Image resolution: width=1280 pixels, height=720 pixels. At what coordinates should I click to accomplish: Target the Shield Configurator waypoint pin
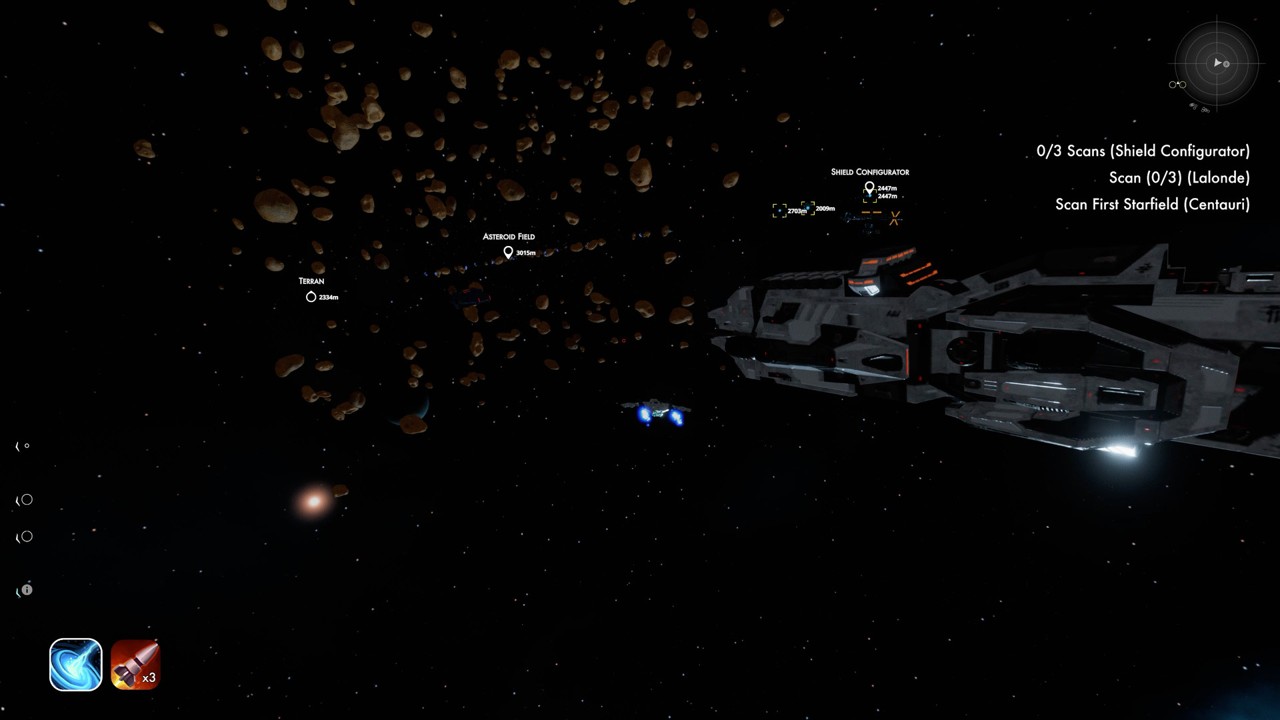pos(869,187)
